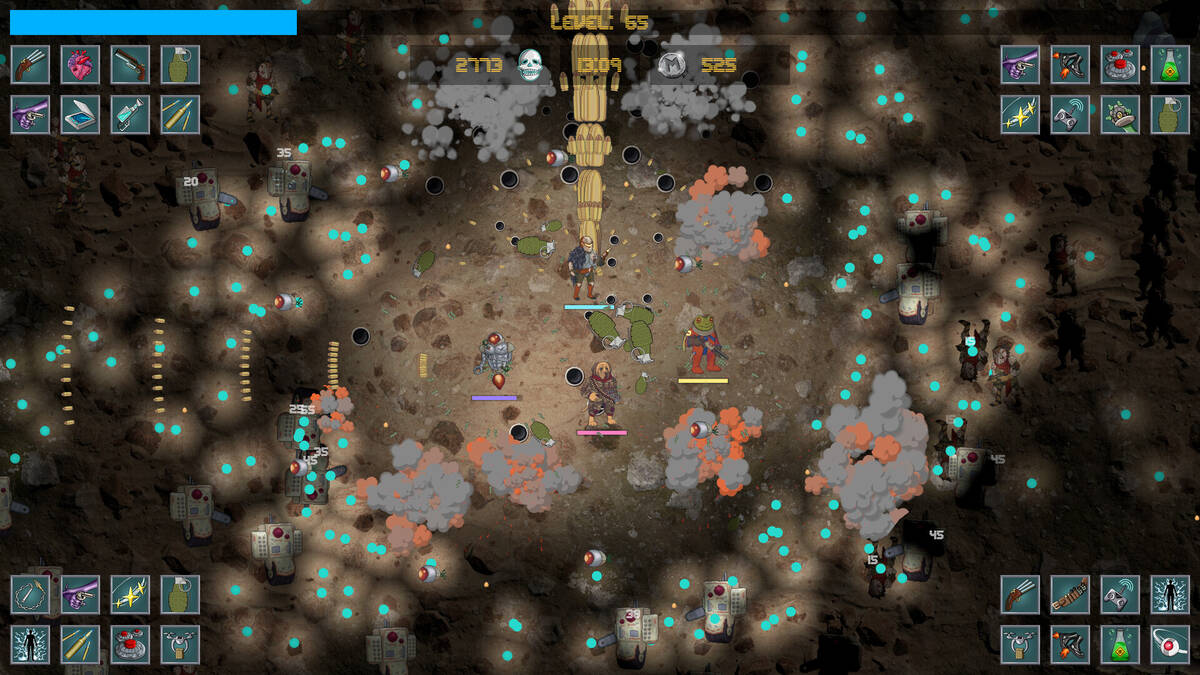This screenshot has height=675, width=1200.
Task: Select the chain whip weapon icon
Action: click(x=30, y=594)
